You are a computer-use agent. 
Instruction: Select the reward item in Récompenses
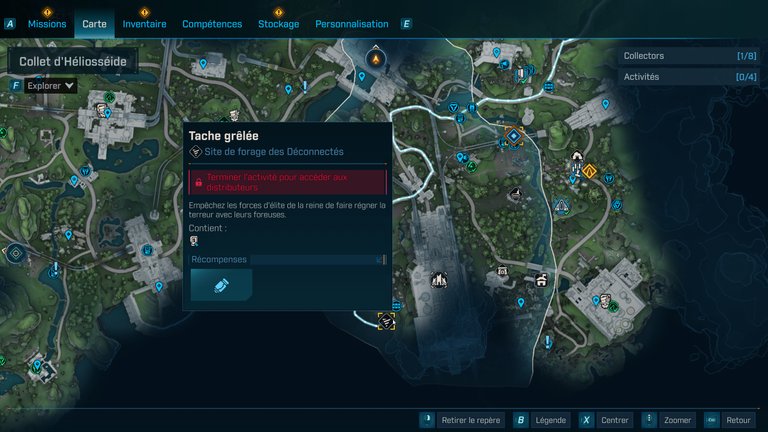coord(221,285)
